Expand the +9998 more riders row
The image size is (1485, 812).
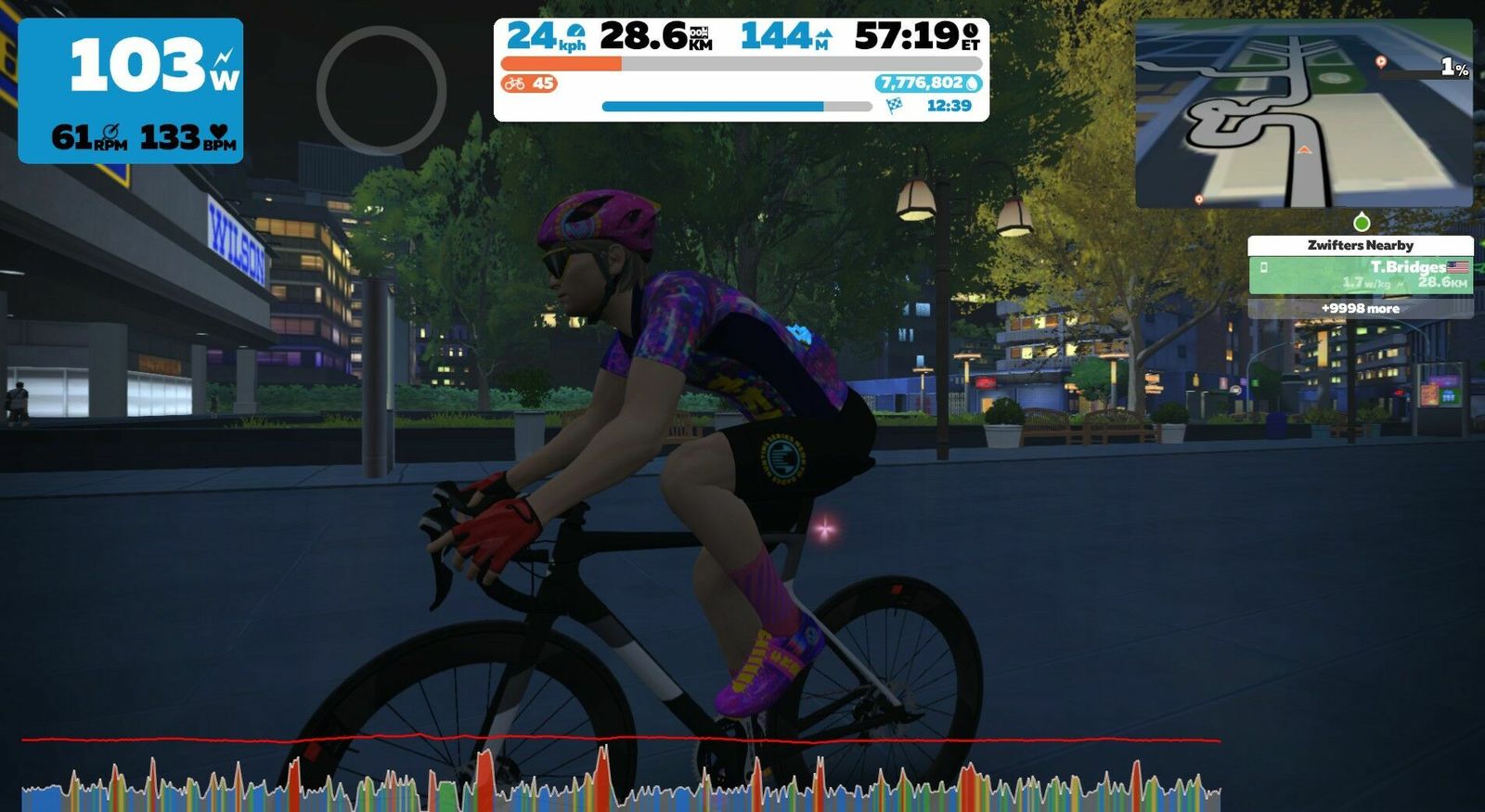pos(1360,308)
